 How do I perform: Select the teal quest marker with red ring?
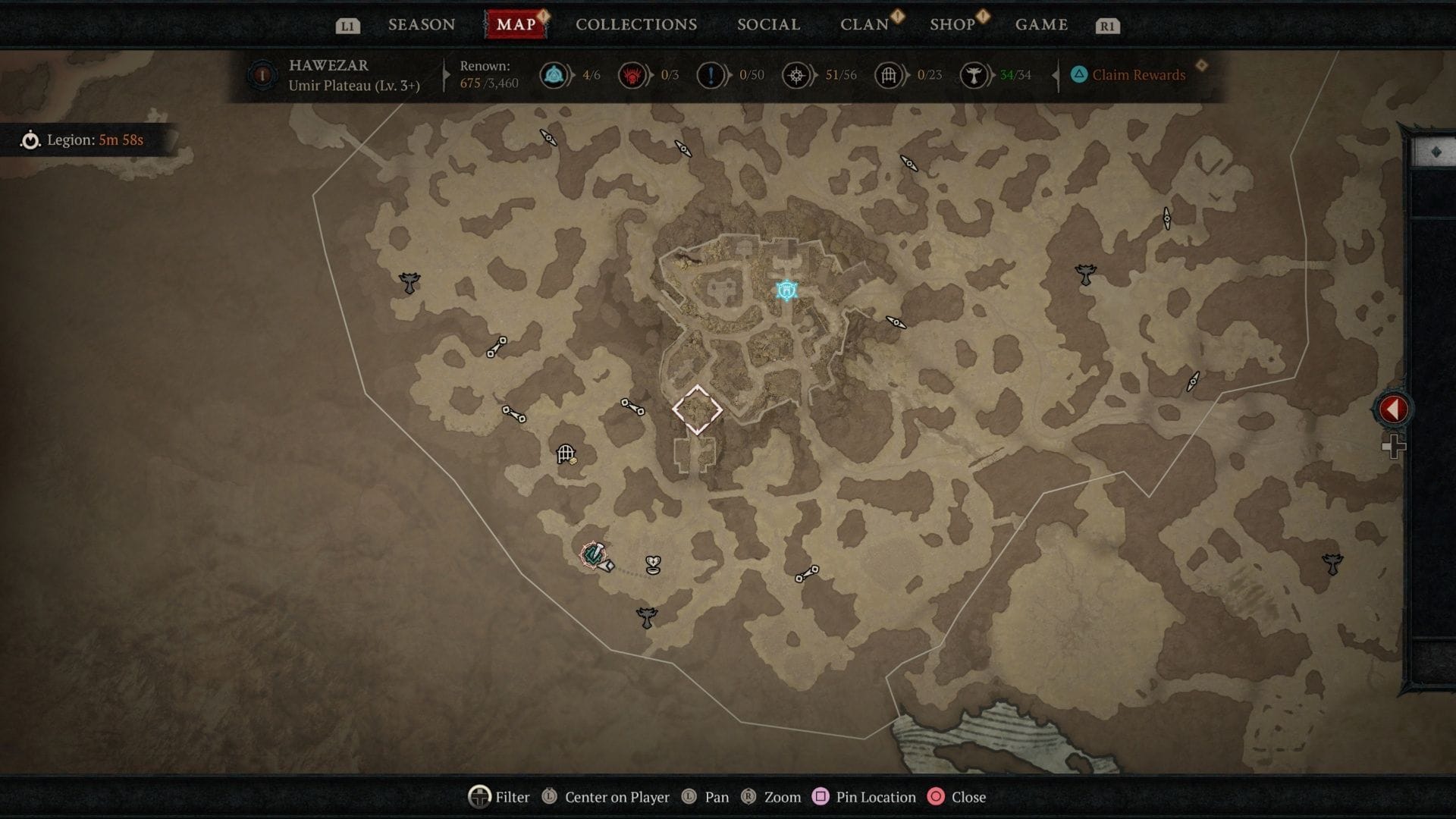594,555
